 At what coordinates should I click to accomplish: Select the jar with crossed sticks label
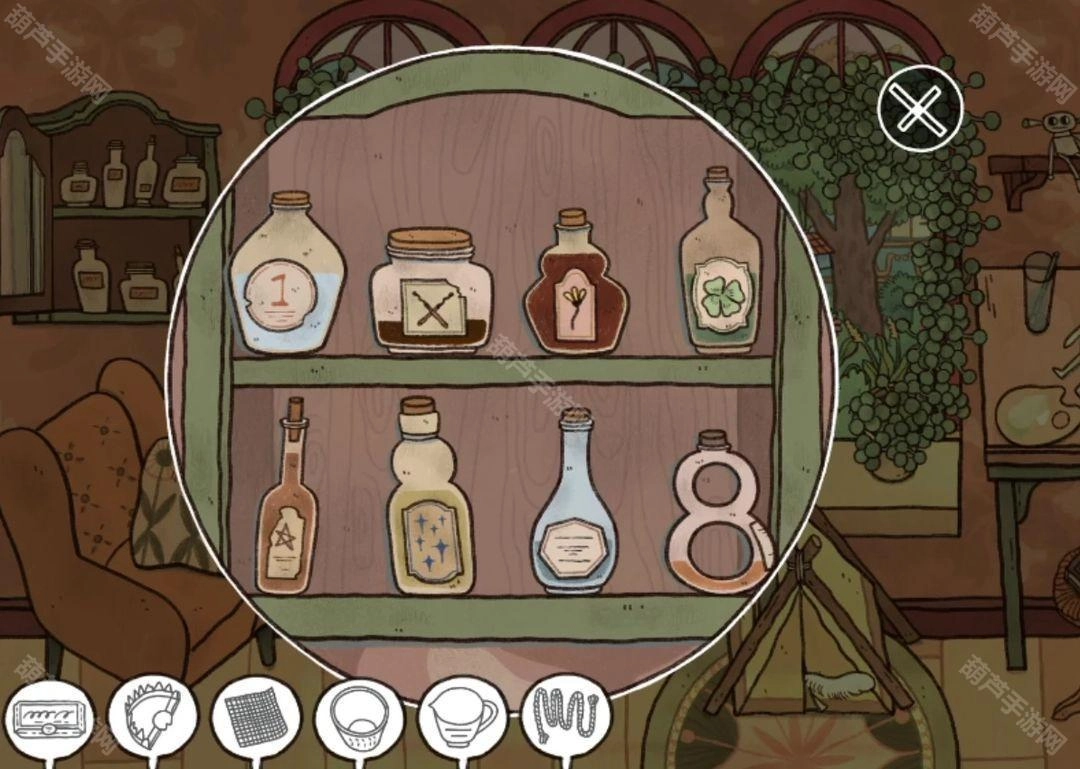click(432, 293)
